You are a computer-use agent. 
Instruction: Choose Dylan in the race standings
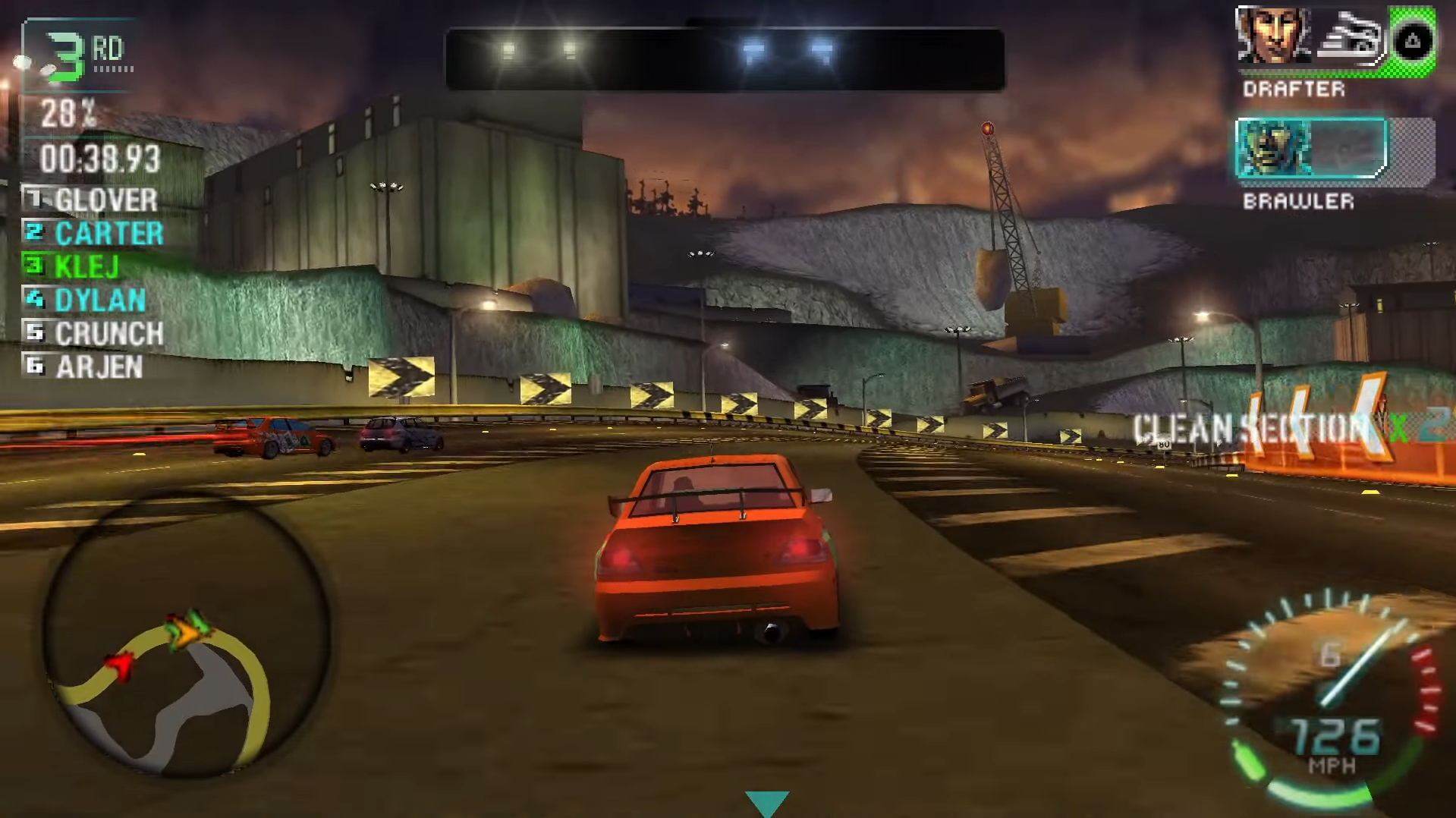tap(87, 300)
